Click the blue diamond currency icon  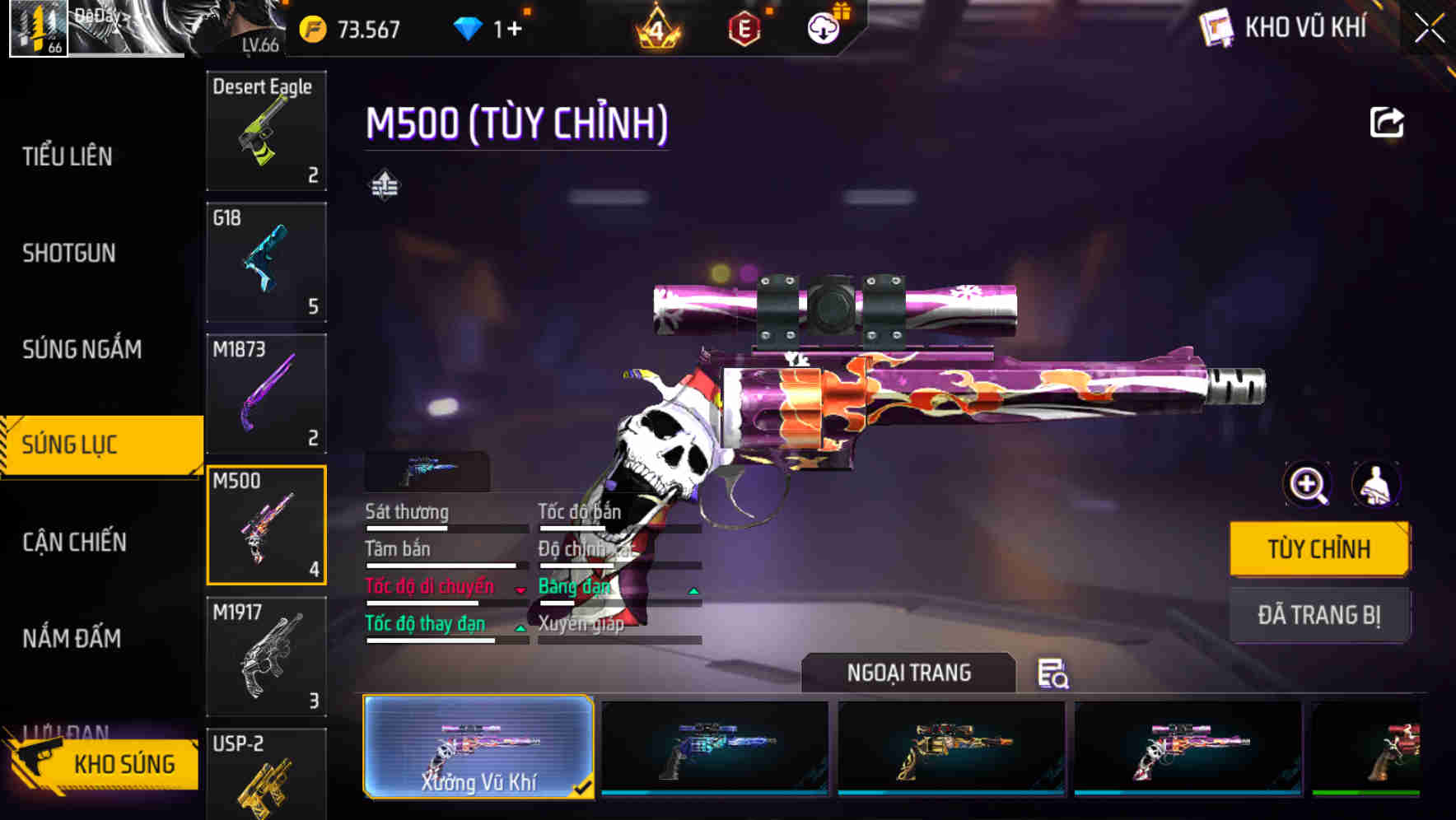[x=469, y=28]
